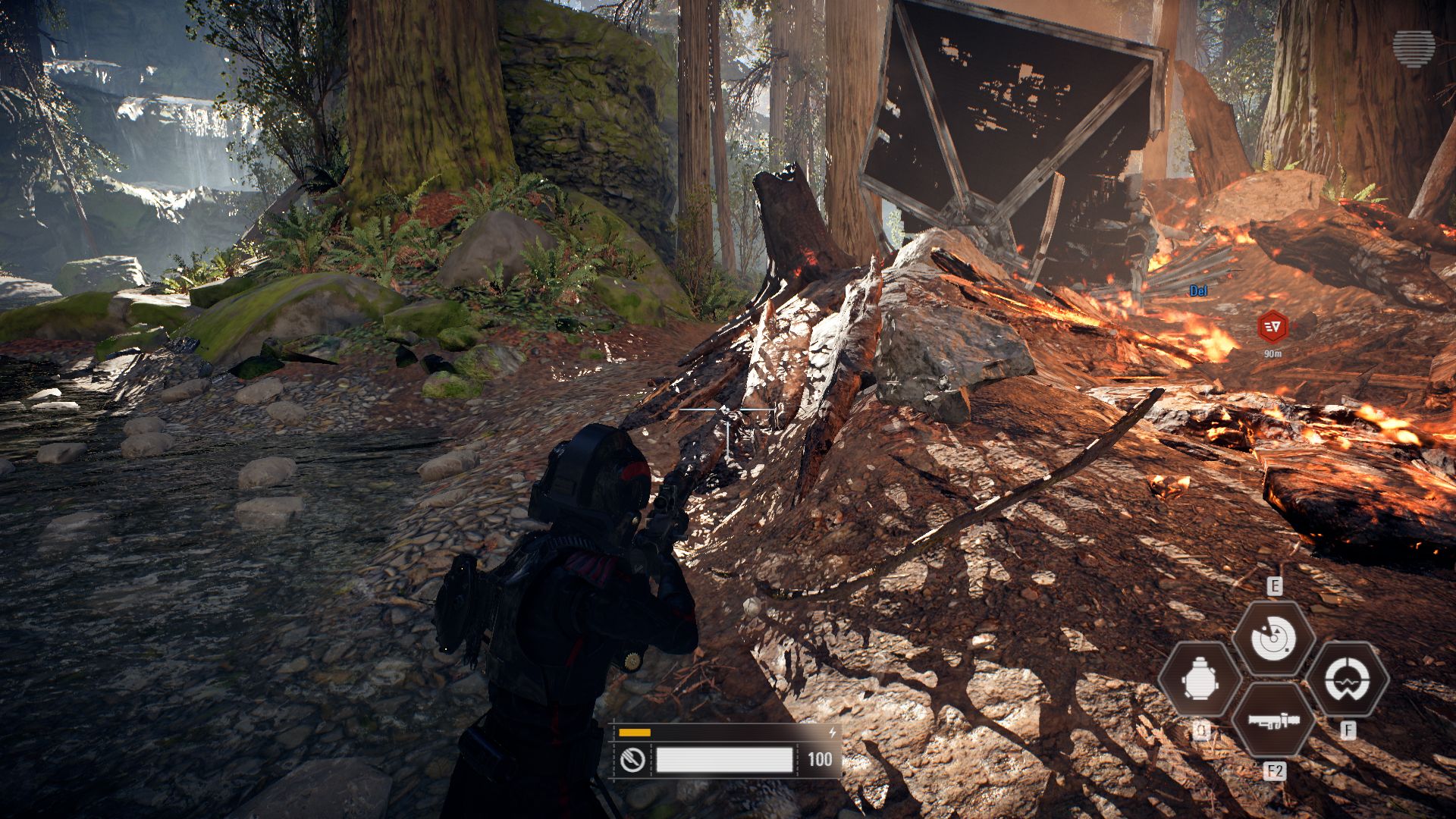Activate the radar scan ability hexagon
This screenshot has width=1456, height=819.
click(1273, 638)
